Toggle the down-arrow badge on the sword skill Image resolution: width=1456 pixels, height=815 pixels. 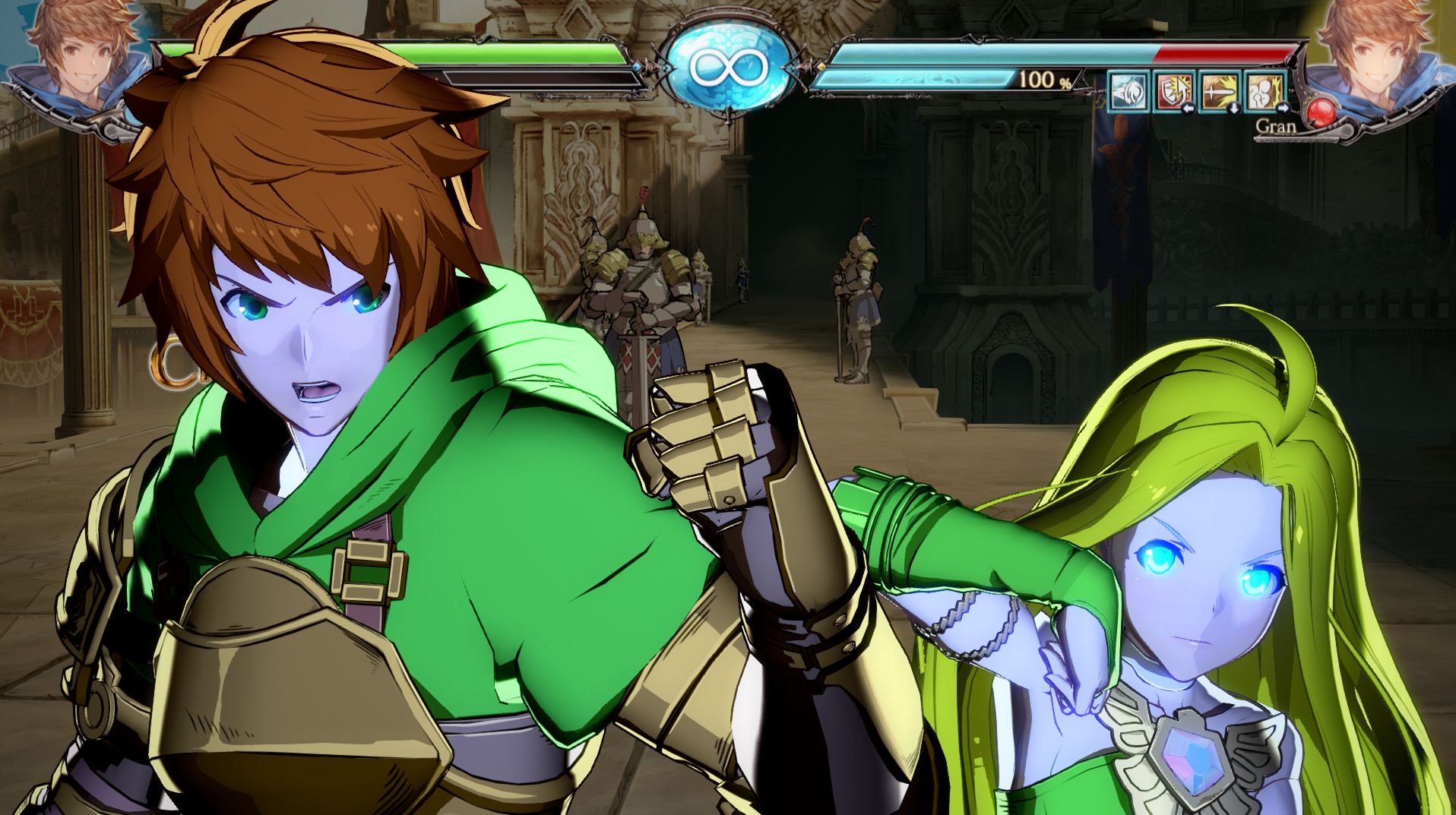1236,109
